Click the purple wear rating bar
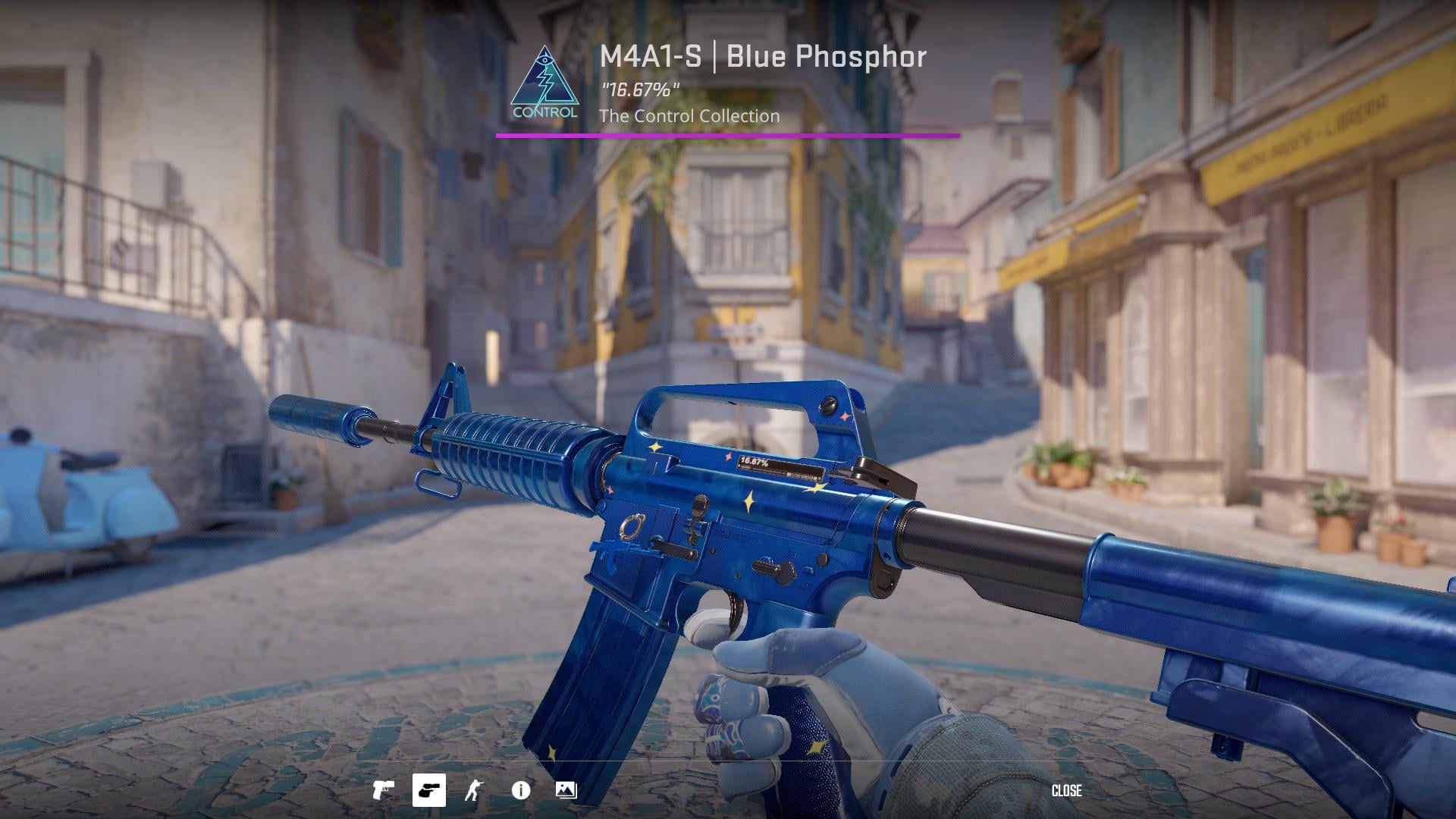 pos(728,136)
